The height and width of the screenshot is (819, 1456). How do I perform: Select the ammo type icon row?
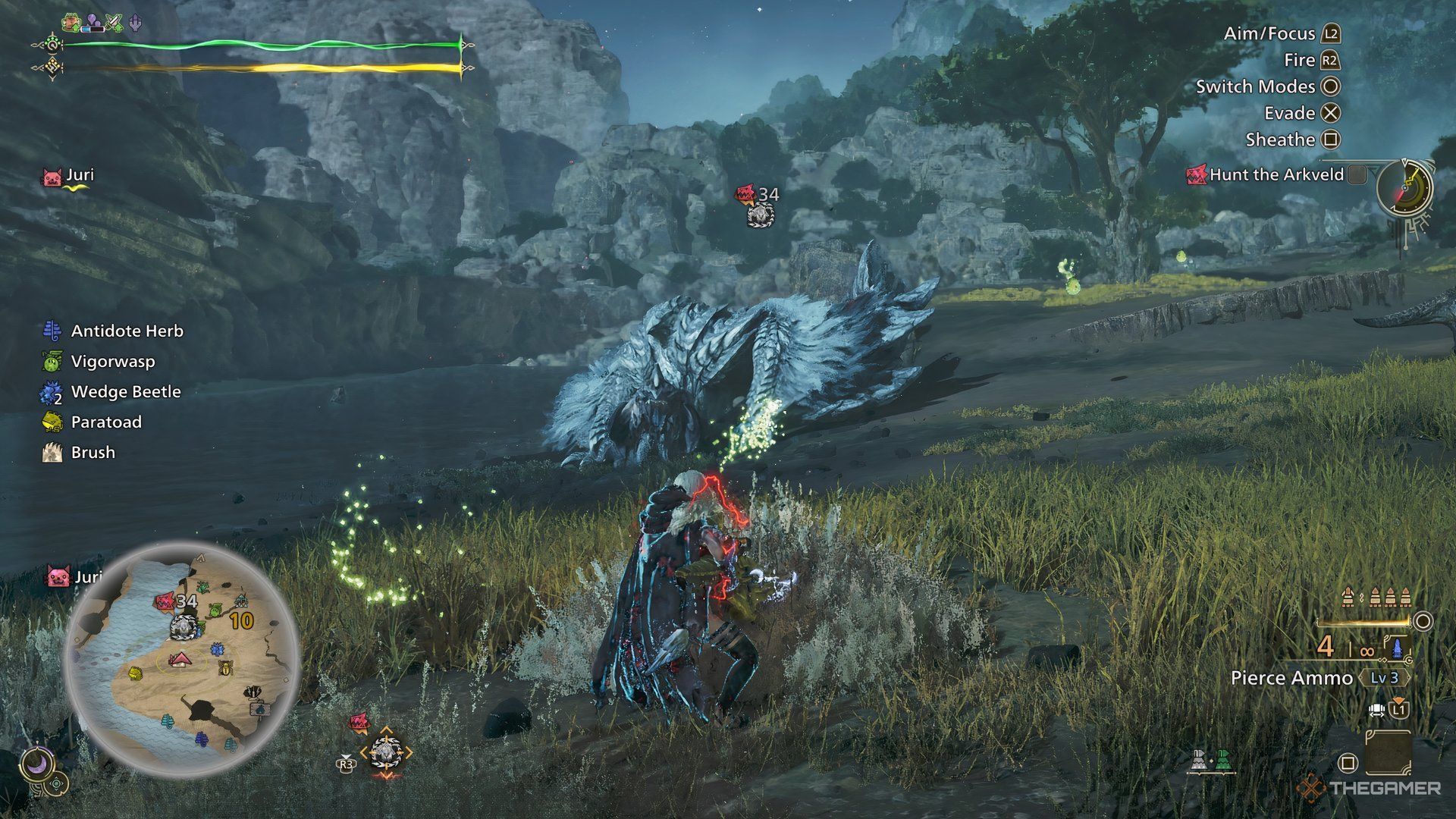coord(1376,598)
